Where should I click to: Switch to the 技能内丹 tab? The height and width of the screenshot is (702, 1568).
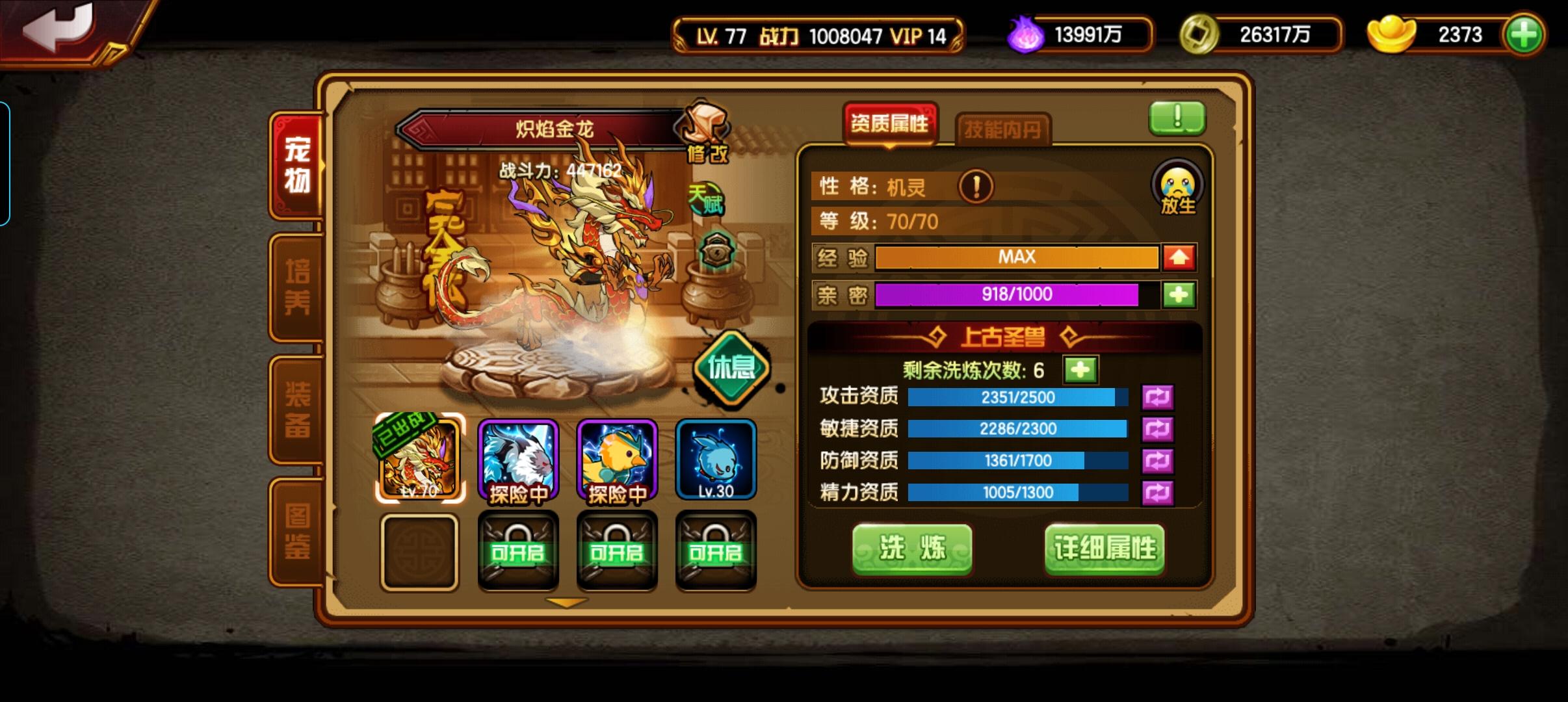1002,127
